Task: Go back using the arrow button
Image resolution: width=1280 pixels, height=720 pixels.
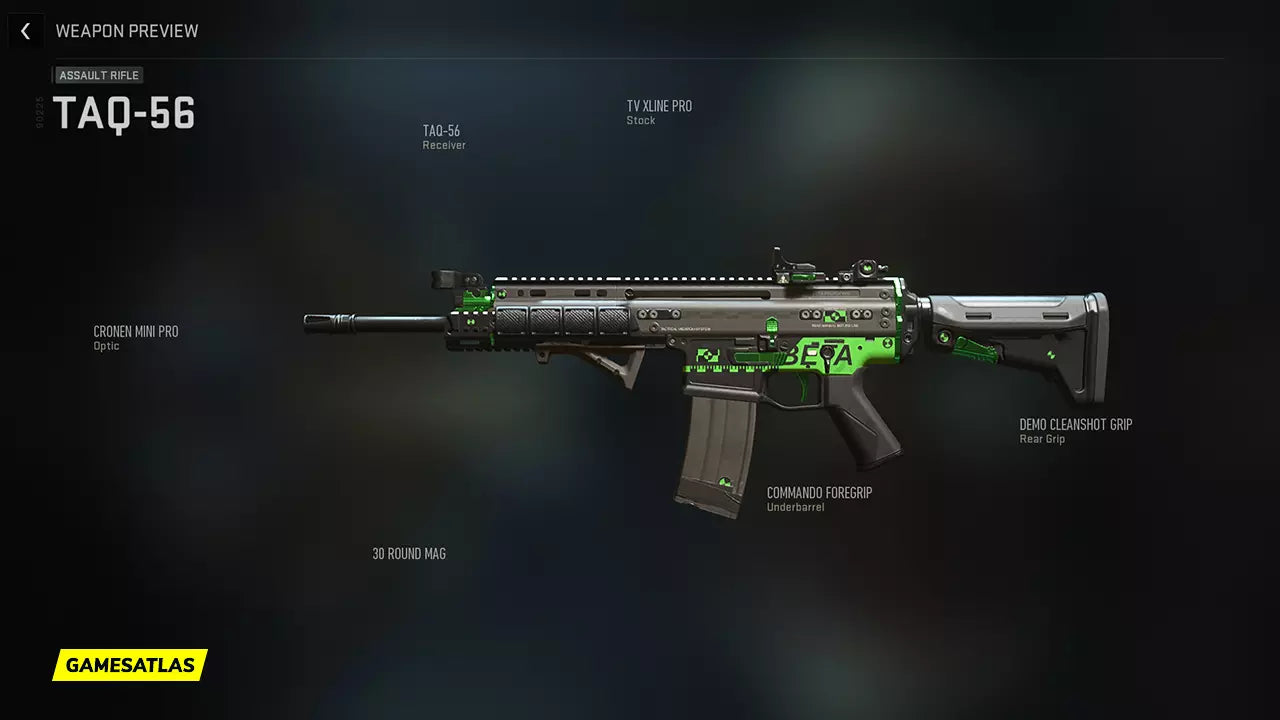Action: coord(25,31)
